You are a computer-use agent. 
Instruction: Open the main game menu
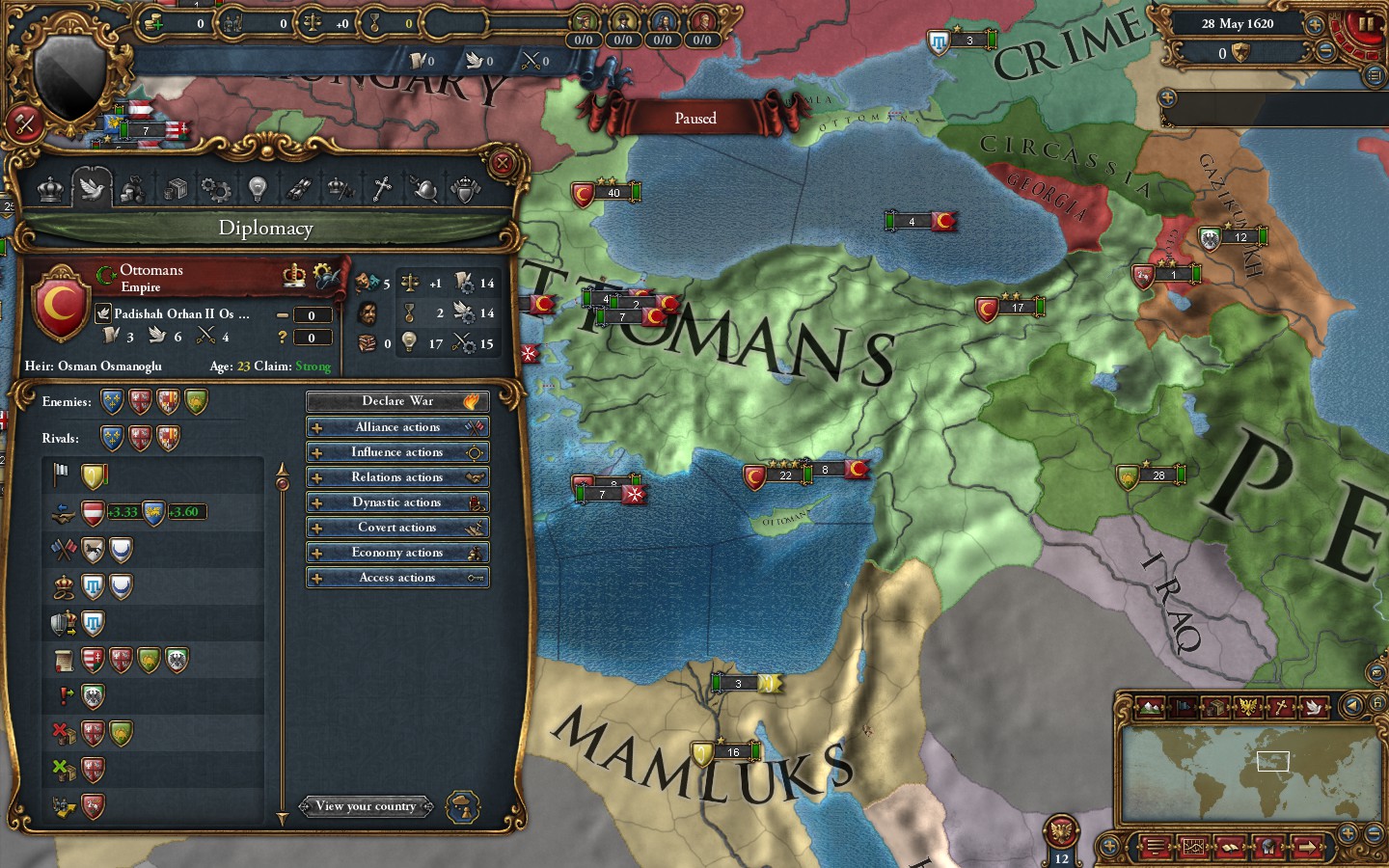click(x=1154, y=848)
